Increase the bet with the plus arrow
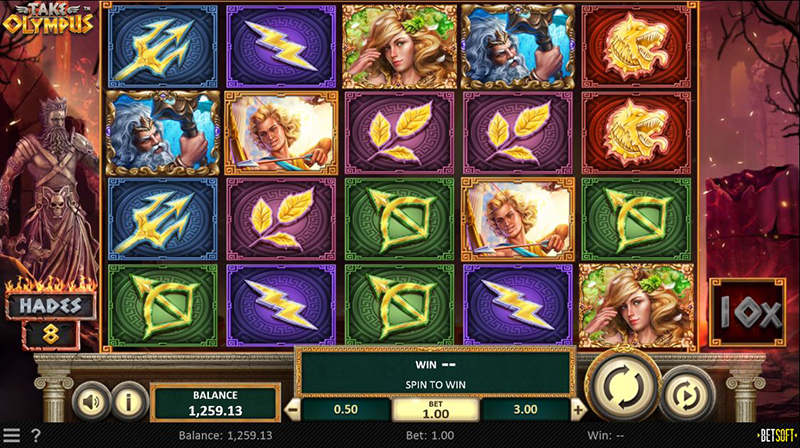Screen dimensions: 800x448 (x=578, y=409)
